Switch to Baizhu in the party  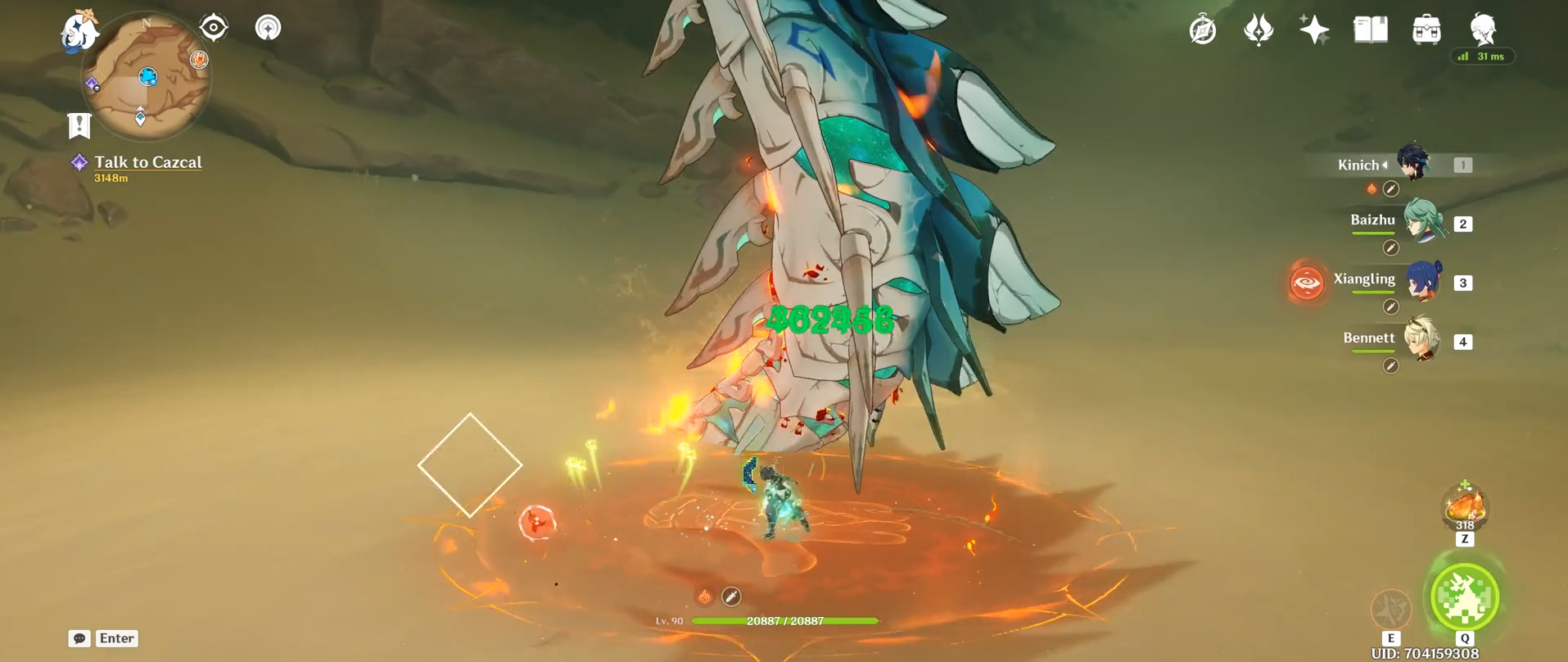[x=1423, y=222]
